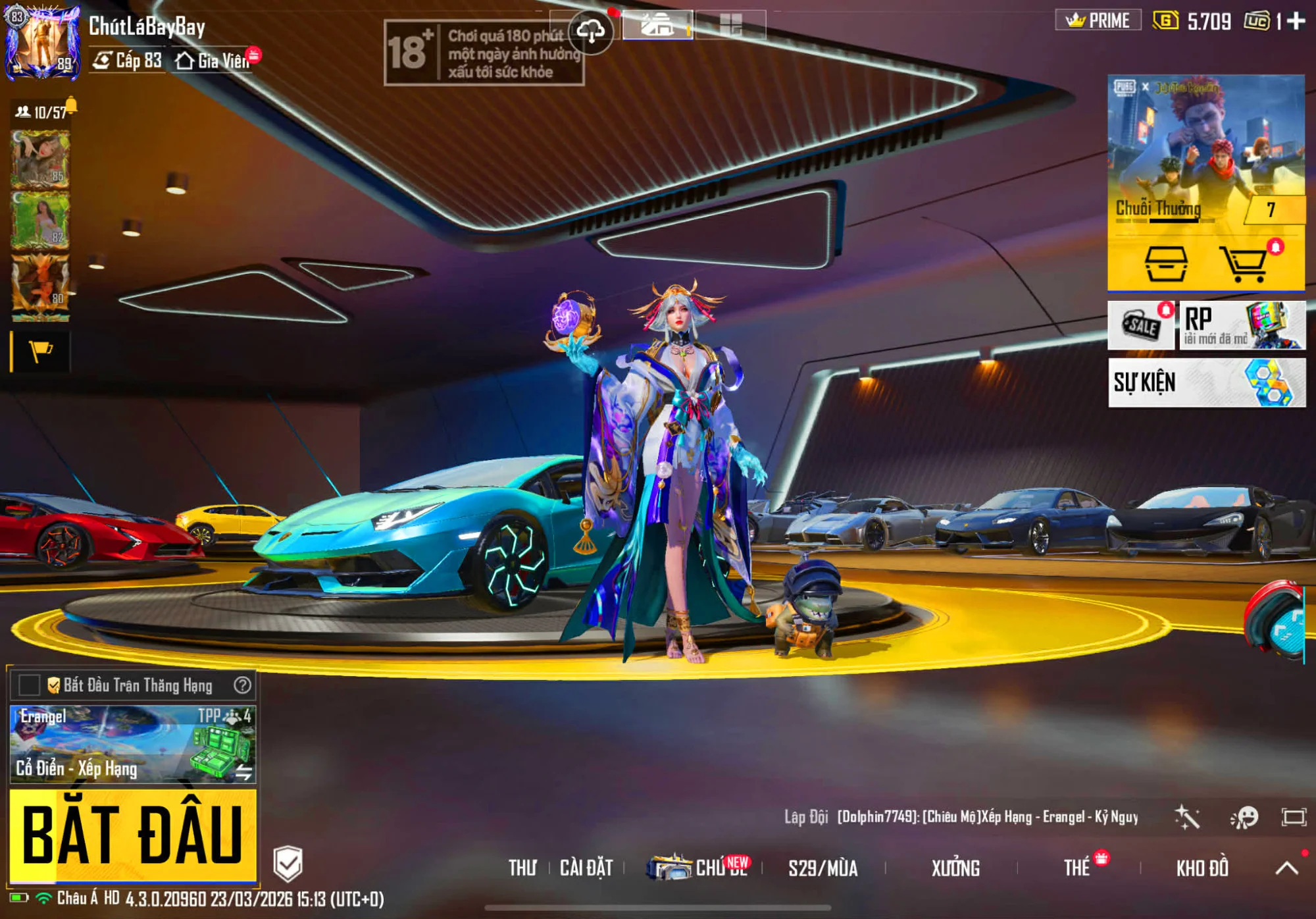
Task: Open the Gia Viên home button
Action: coord(213,61)
